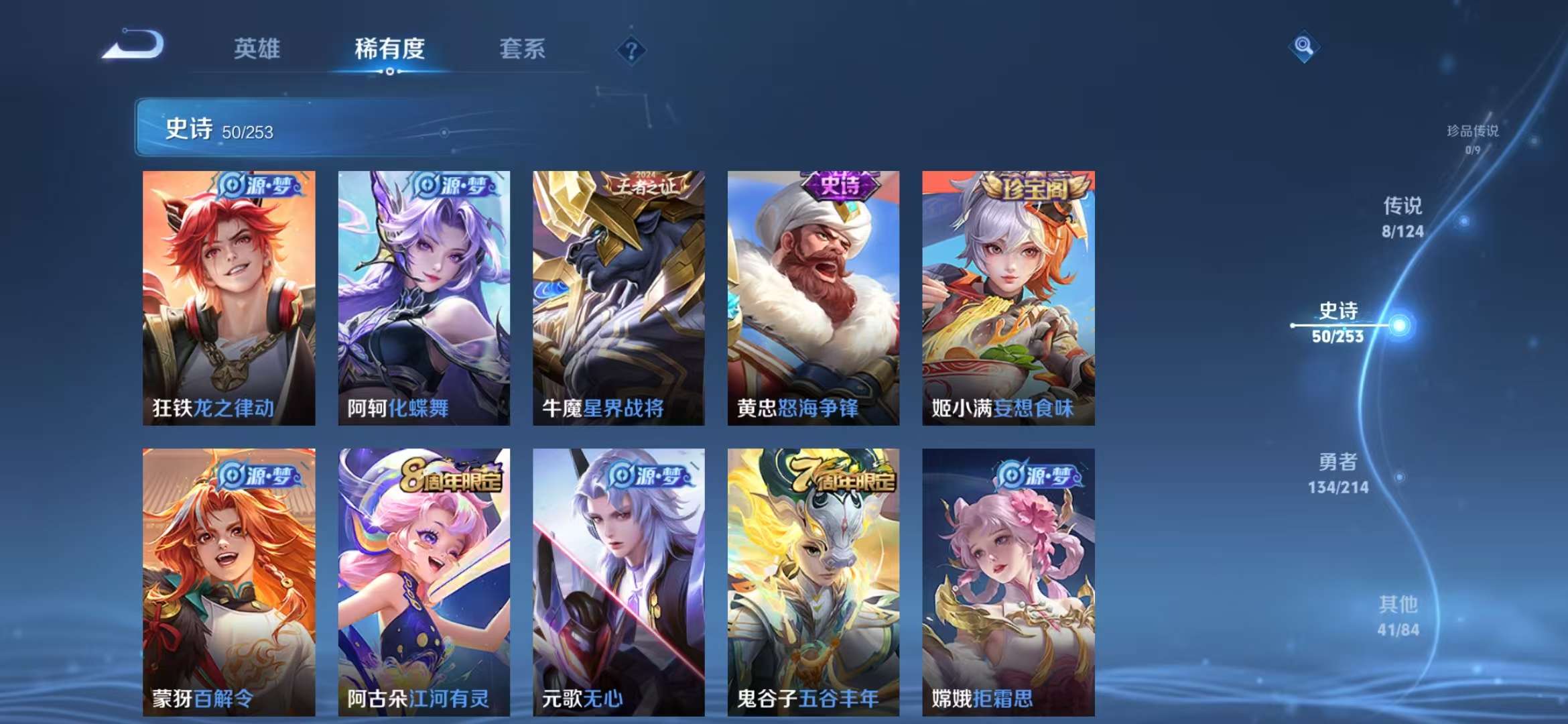The image size is (1568, 724).
Task: Switch to the 套系 tab
Action: click(x=522, y=49)
